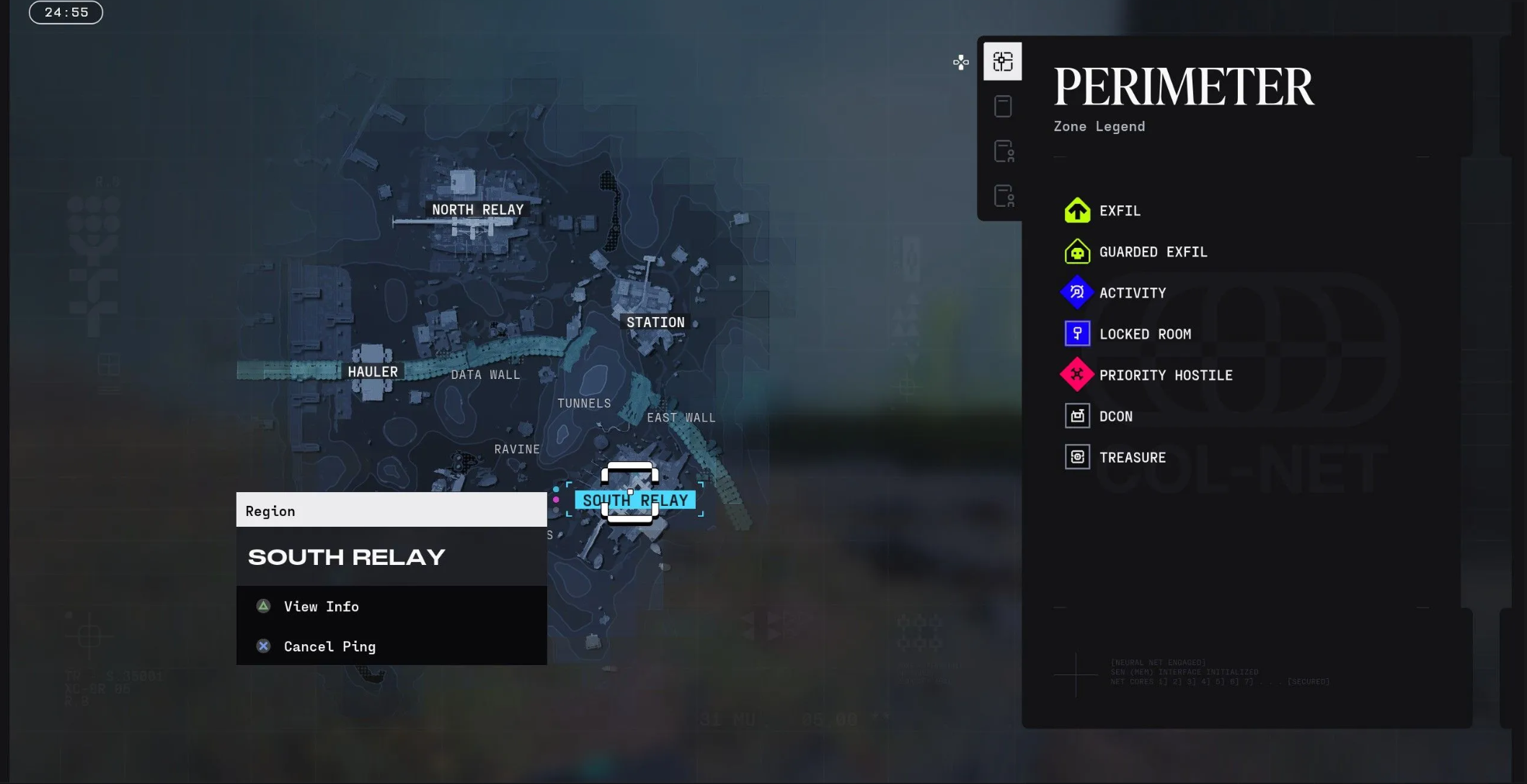Viewport: 1527px width, 784px height.
Task: Open the Zone Legend tab icon
Action: (1003, 62)
